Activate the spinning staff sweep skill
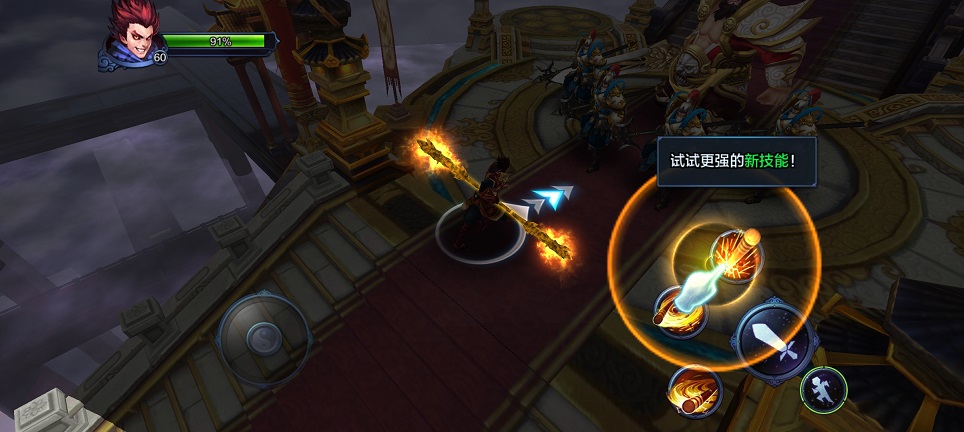 [x=680, y=311]
